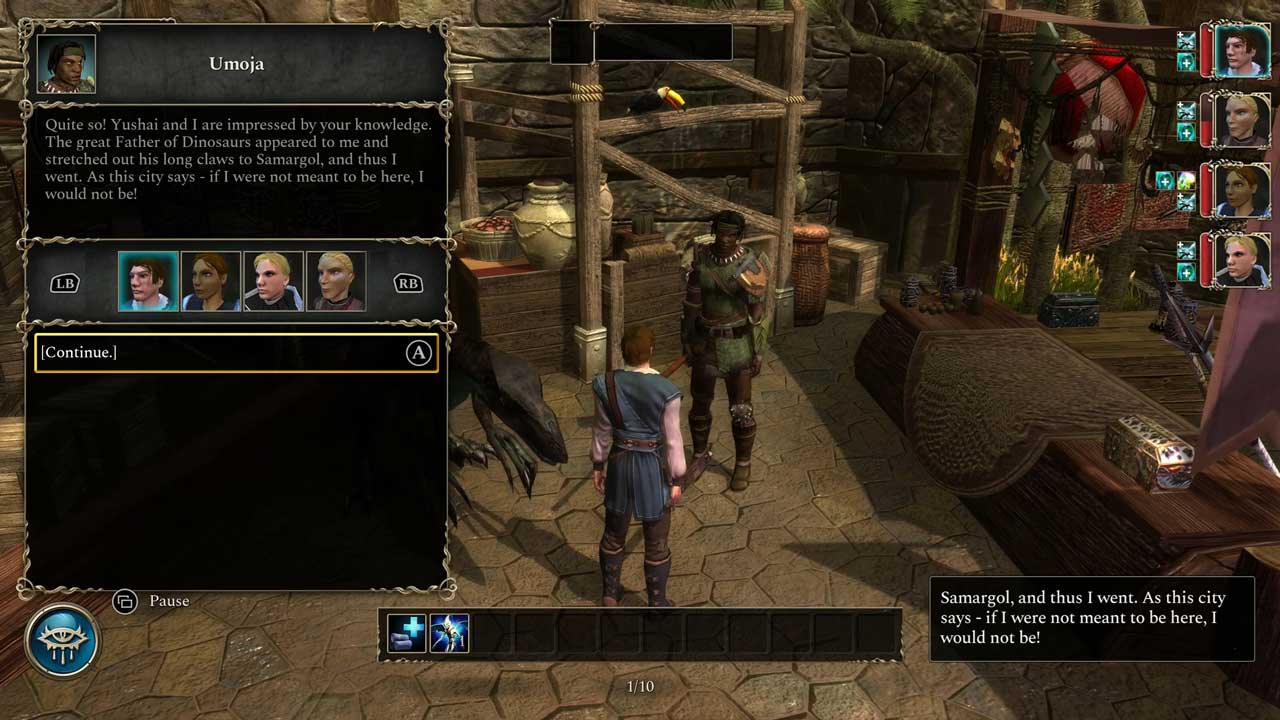The width and height of the screenshot is (1280, 720).
Task: Click Umoja's portrait in the dialogue header
Action: tap(67, 65)
